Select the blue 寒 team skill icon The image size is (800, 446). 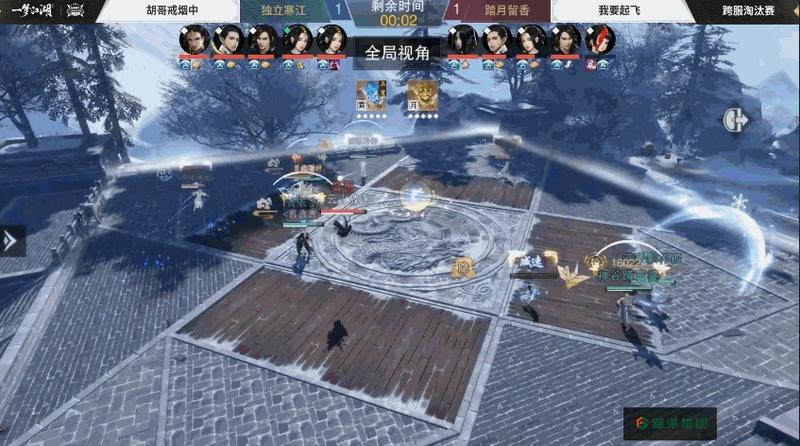pyautogui.click(x=372, y=94)
